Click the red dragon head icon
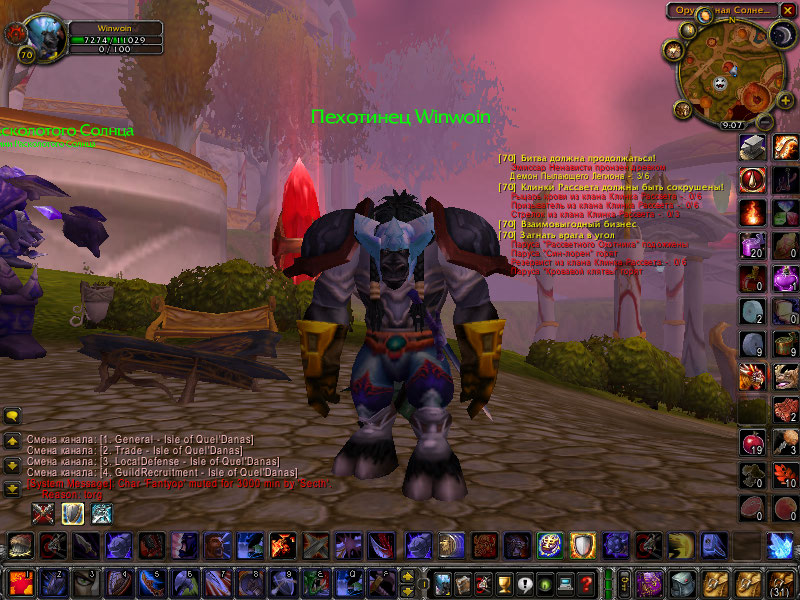This screenshot has width=800, height=600. 752,377
